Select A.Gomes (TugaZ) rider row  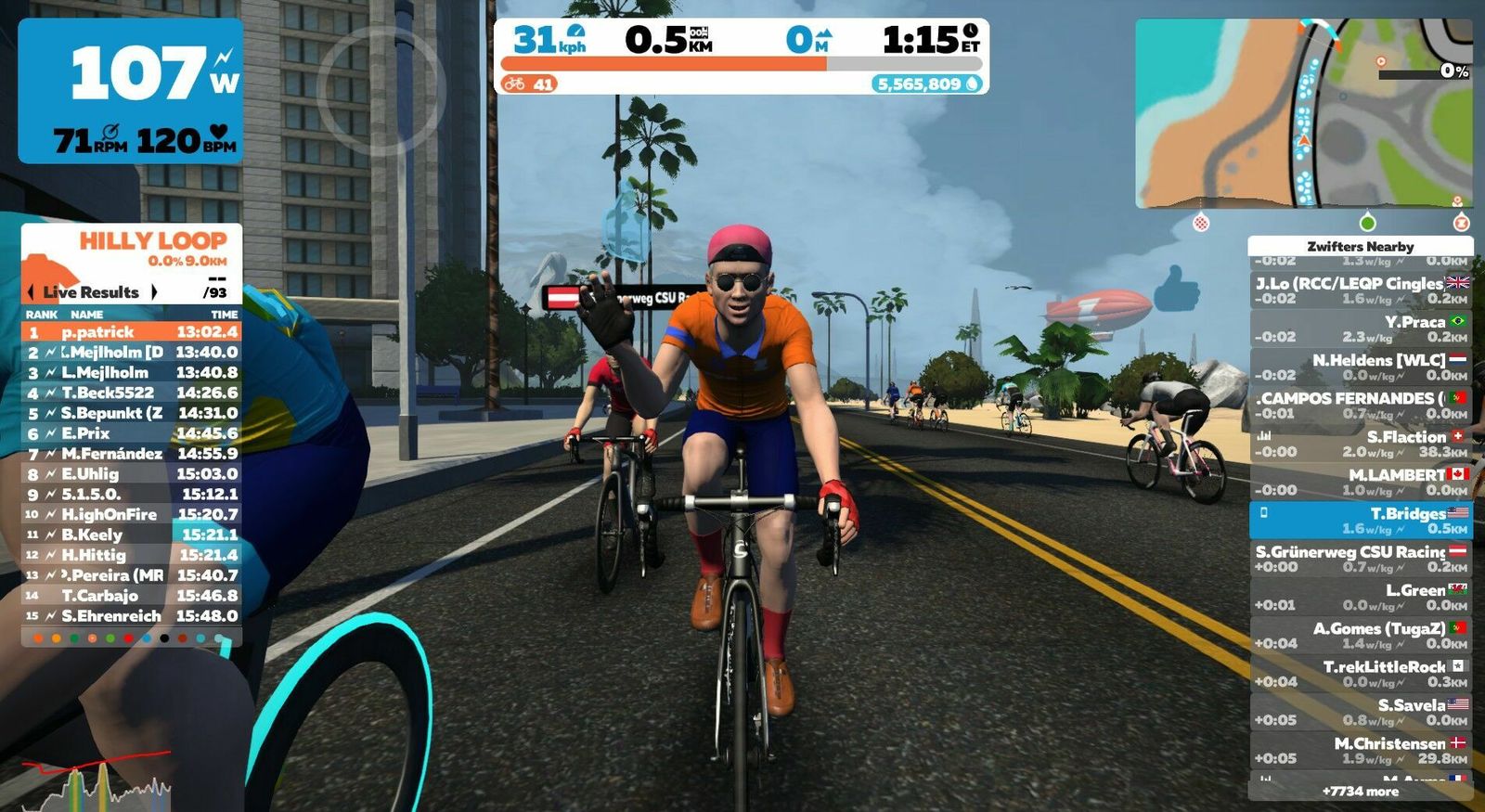pyautogui.click(x=1360, y=635)
